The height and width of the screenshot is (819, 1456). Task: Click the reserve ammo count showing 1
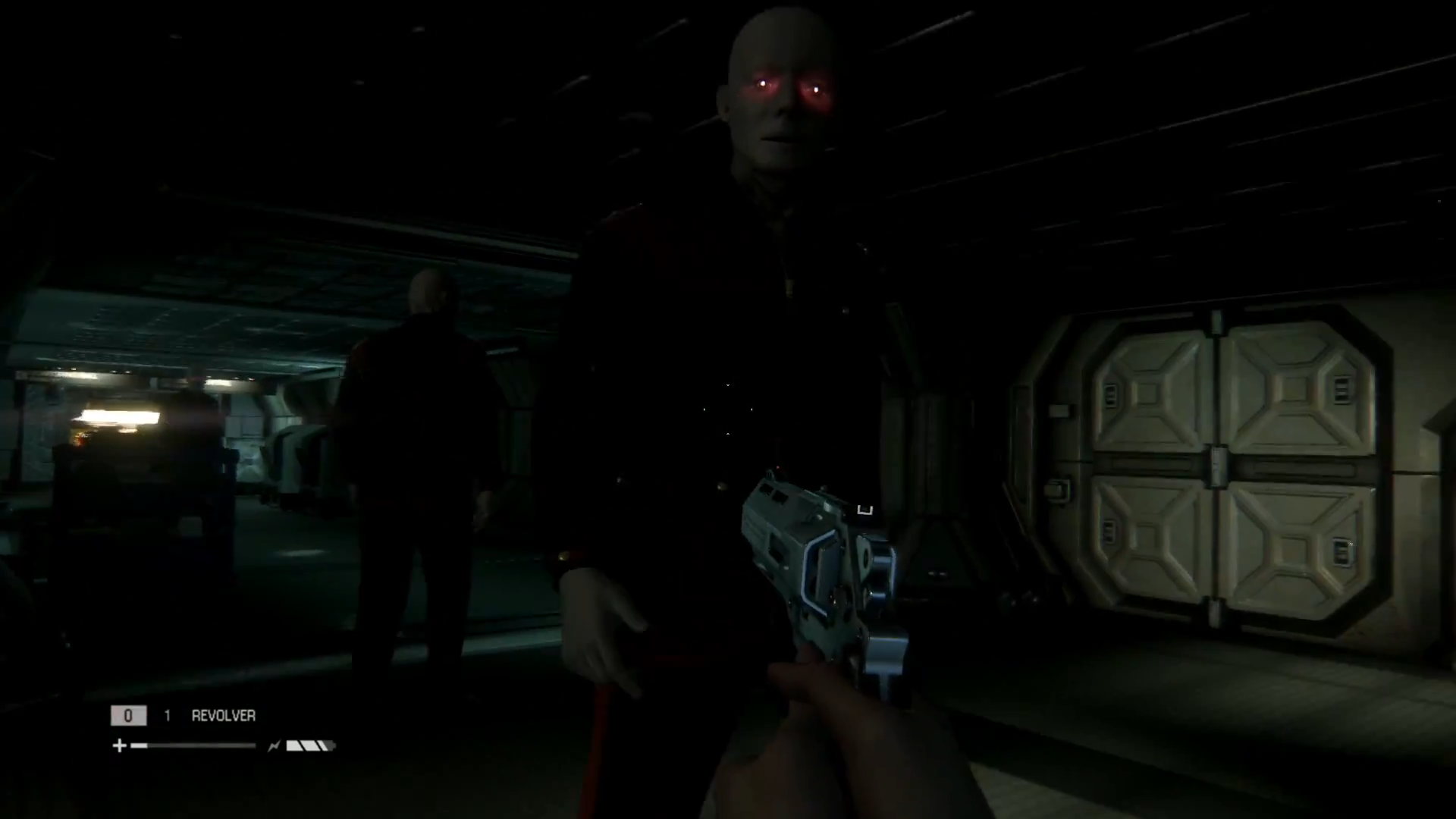[x=167, y=714]
